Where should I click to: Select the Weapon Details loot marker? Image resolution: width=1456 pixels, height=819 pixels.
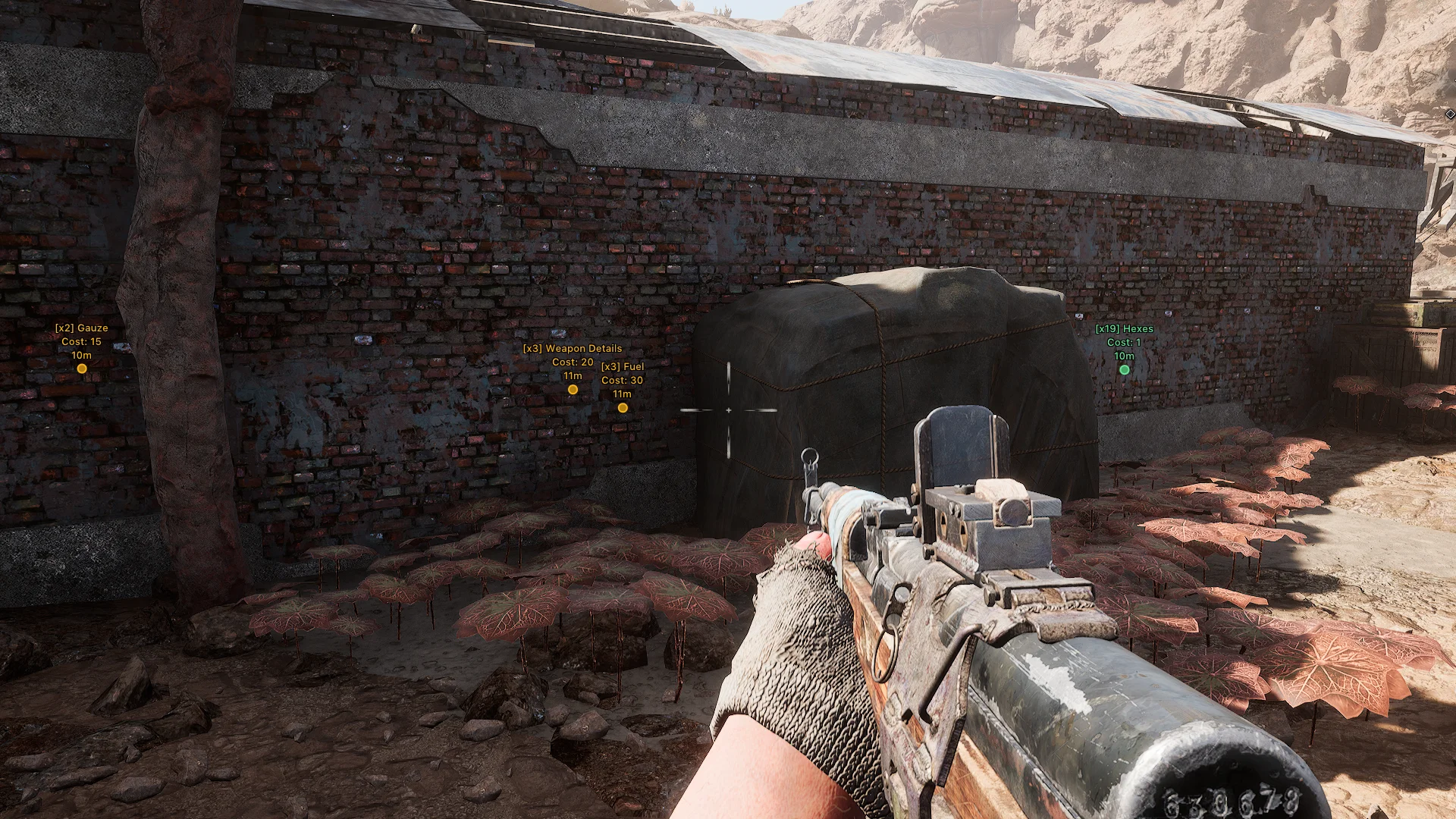pos(573,390)
